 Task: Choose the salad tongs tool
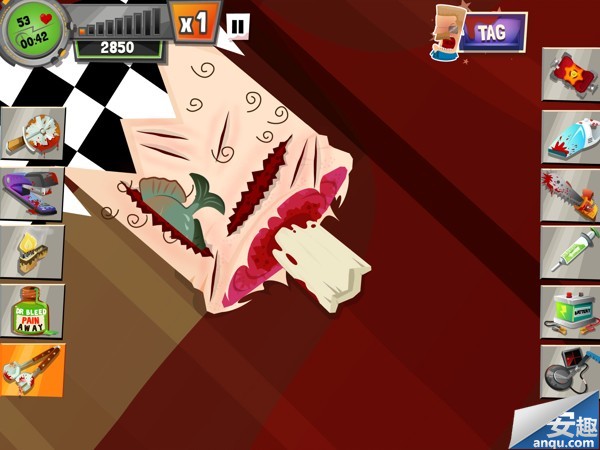pos(32,369)
